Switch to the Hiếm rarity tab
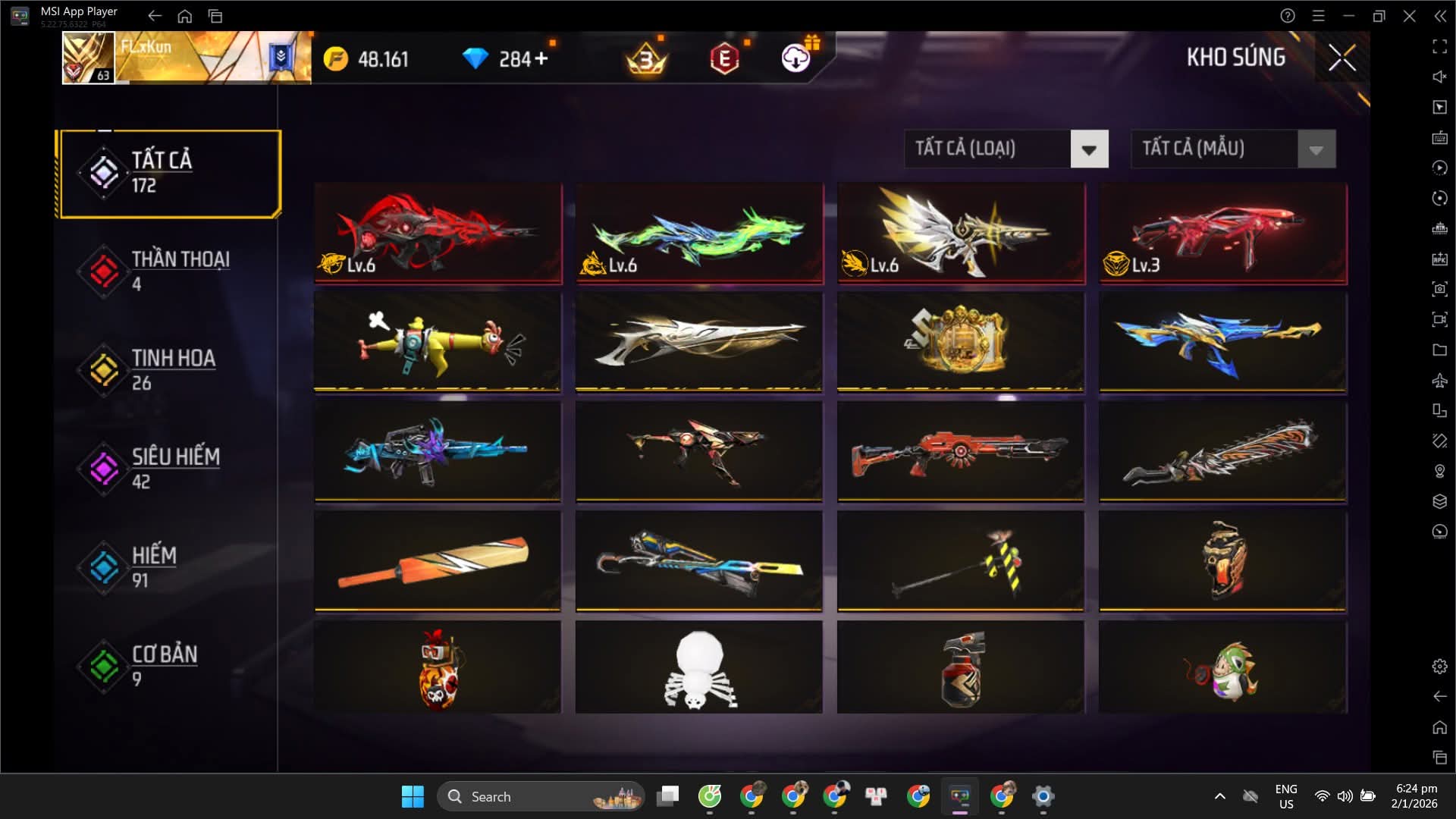This screenshot has width=1456, height=819. [170, 567]
